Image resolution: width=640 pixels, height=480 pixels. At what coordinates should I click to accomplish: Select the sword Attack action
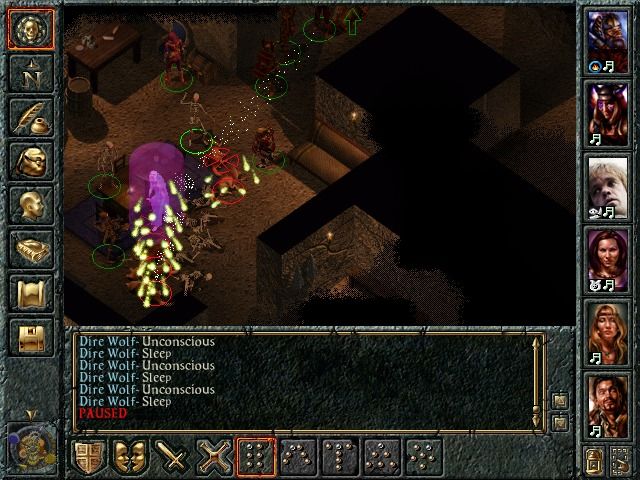[x=173, y=458]
